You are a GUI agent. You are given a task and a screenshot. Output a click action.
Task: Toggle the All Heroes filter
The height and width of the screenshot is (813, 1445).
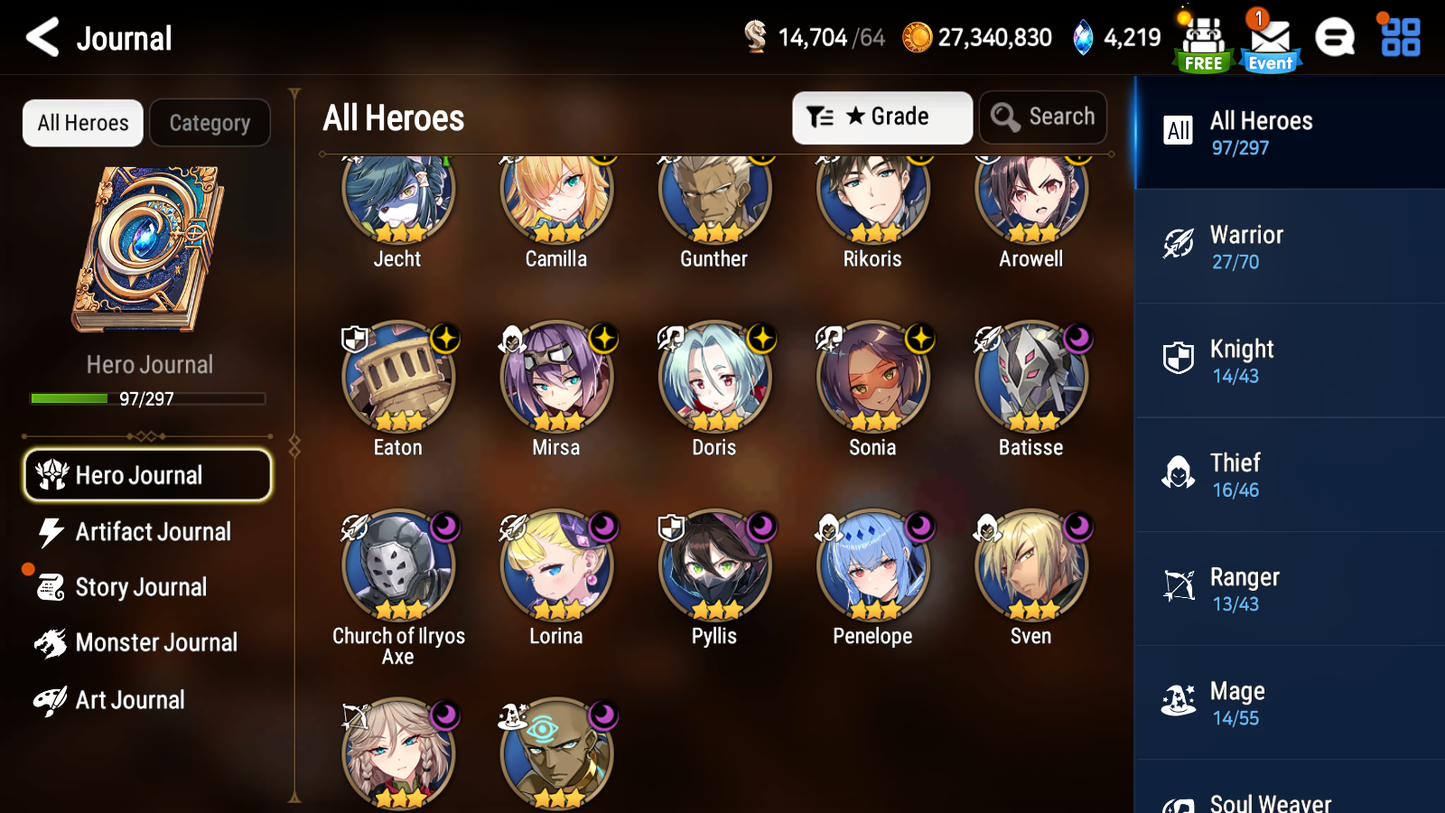click(x=82, y=122)
